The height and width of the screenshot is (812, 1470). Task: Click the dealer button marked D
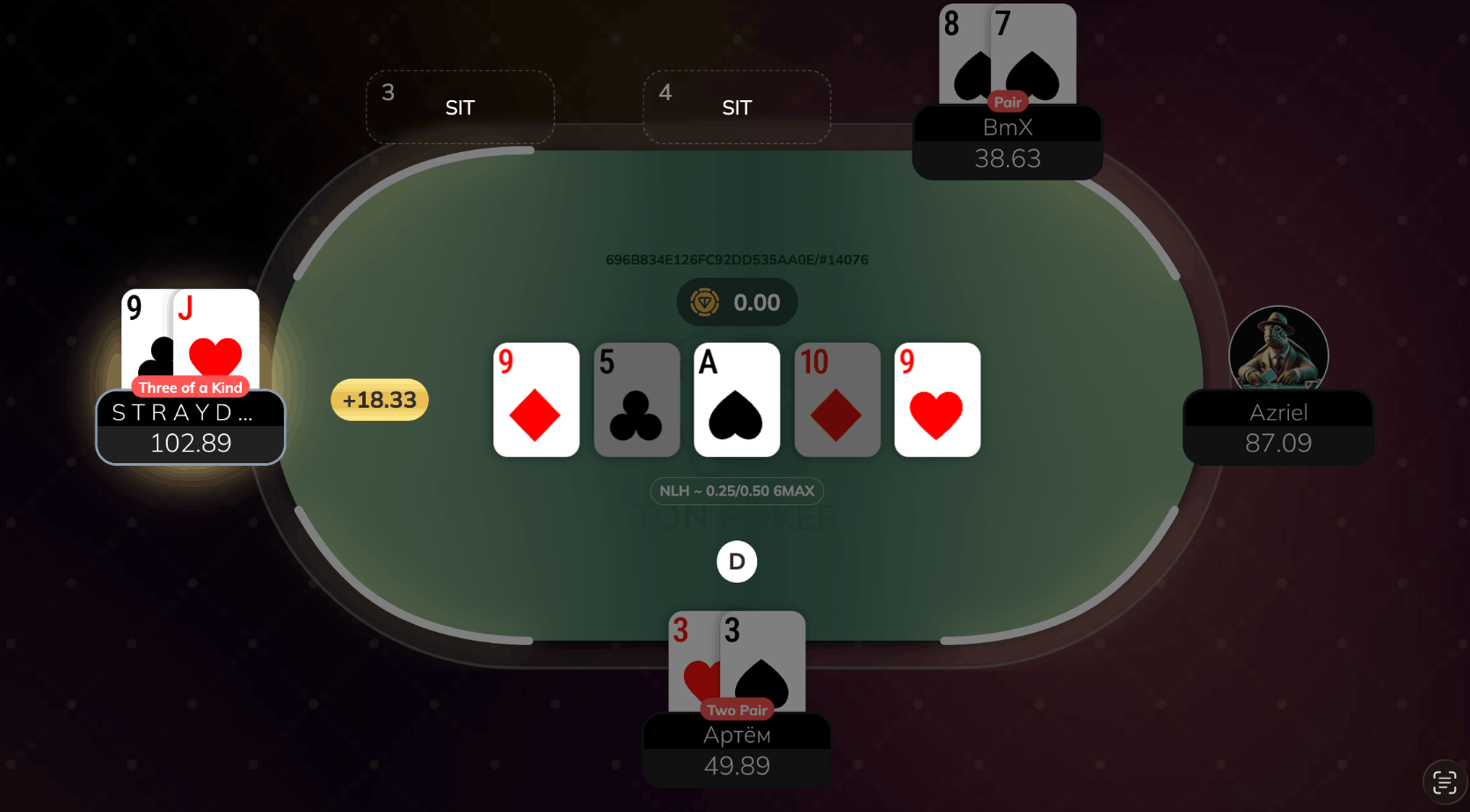click(x=737, y=561)
